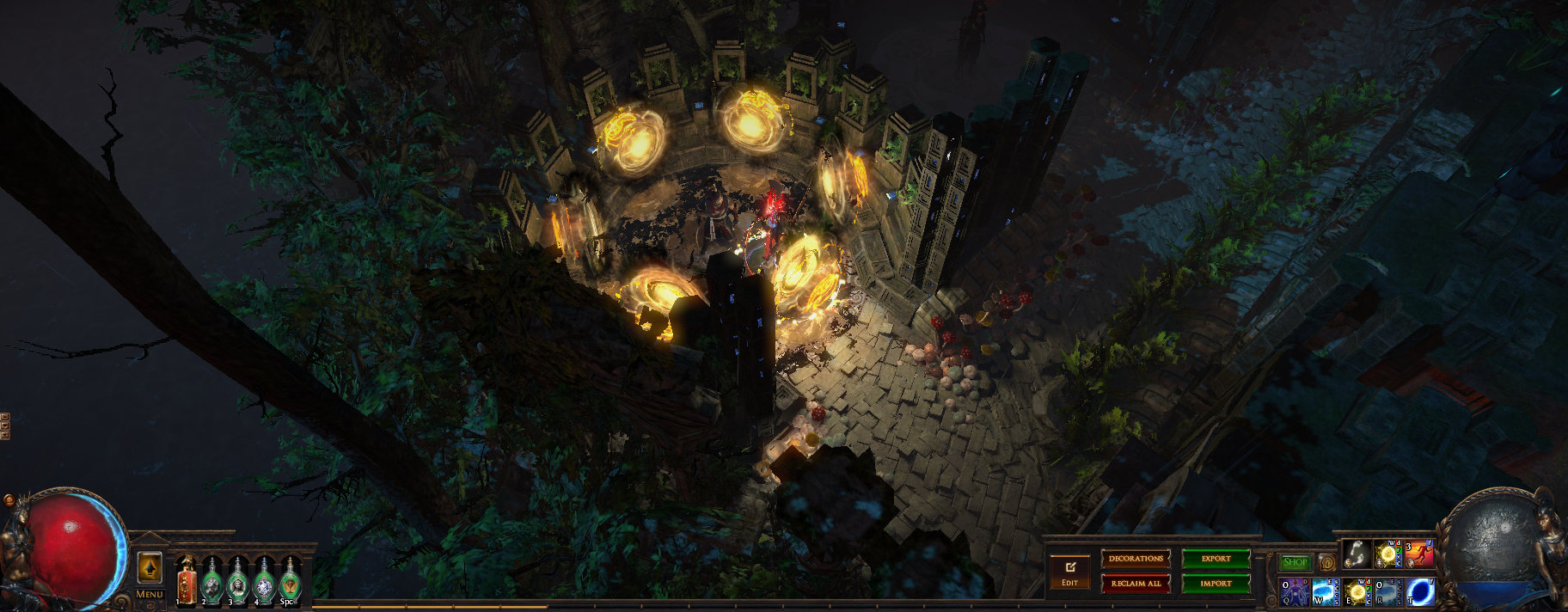Click the Reclaim All button
The height and width of the screenshot is (612, 1568).
pos(1136,584)
